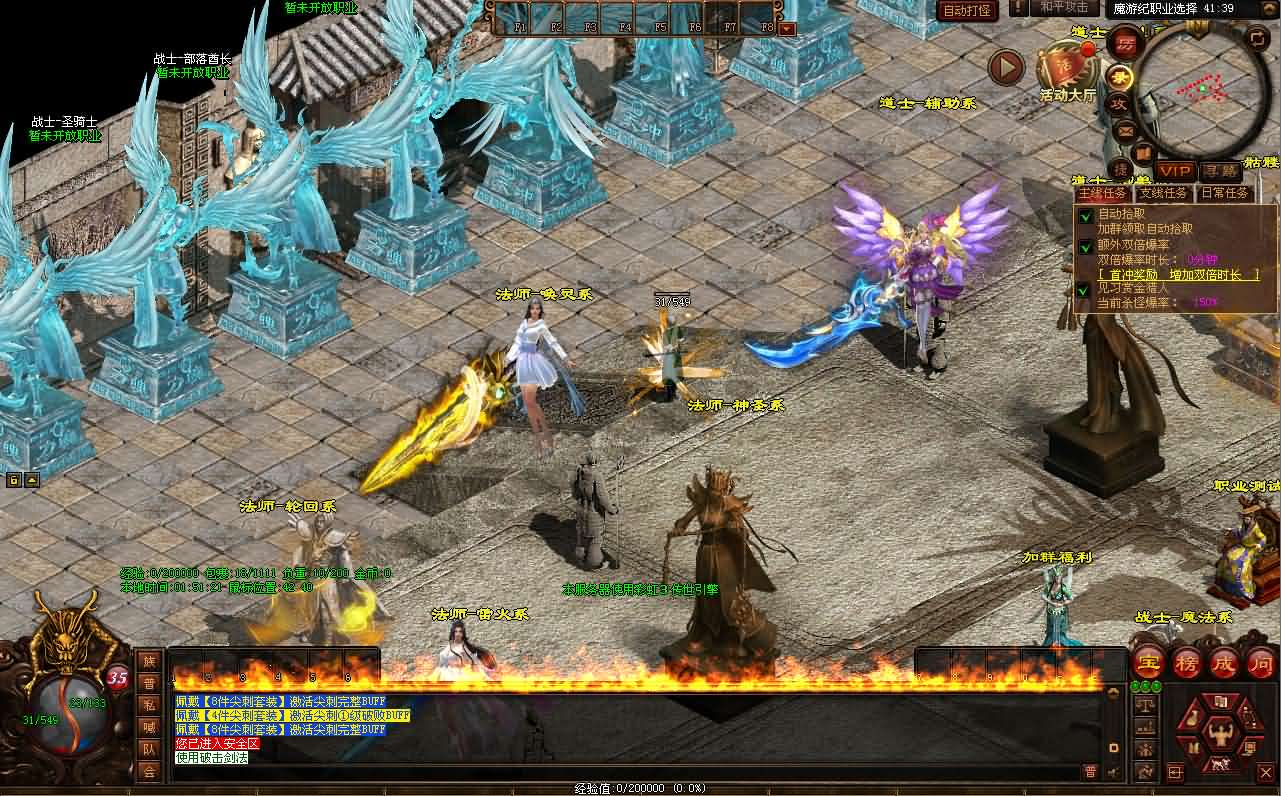Select the 队 team chat channel
The image size is (1281, 796).
pos(149,749)
